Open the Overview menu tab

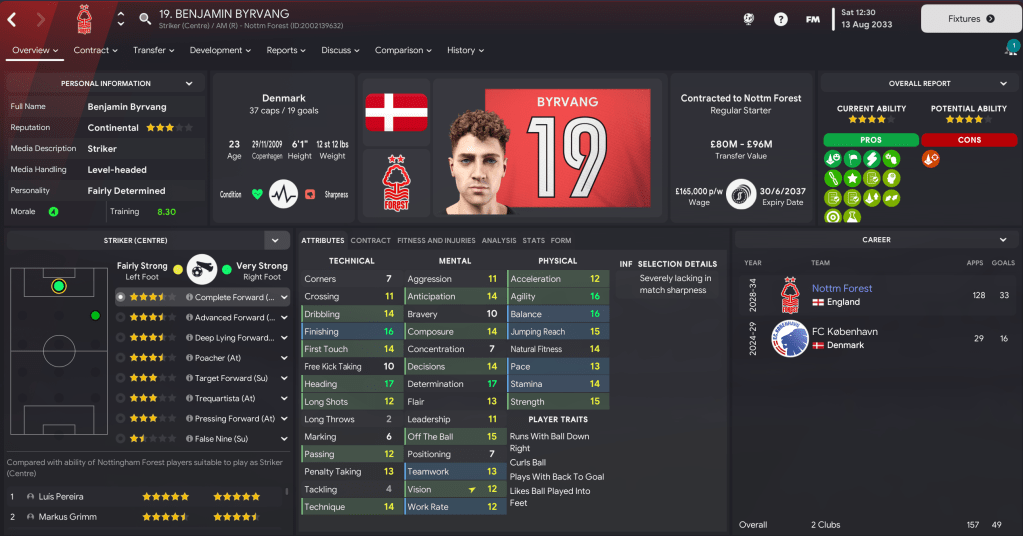tap(35, 50)
